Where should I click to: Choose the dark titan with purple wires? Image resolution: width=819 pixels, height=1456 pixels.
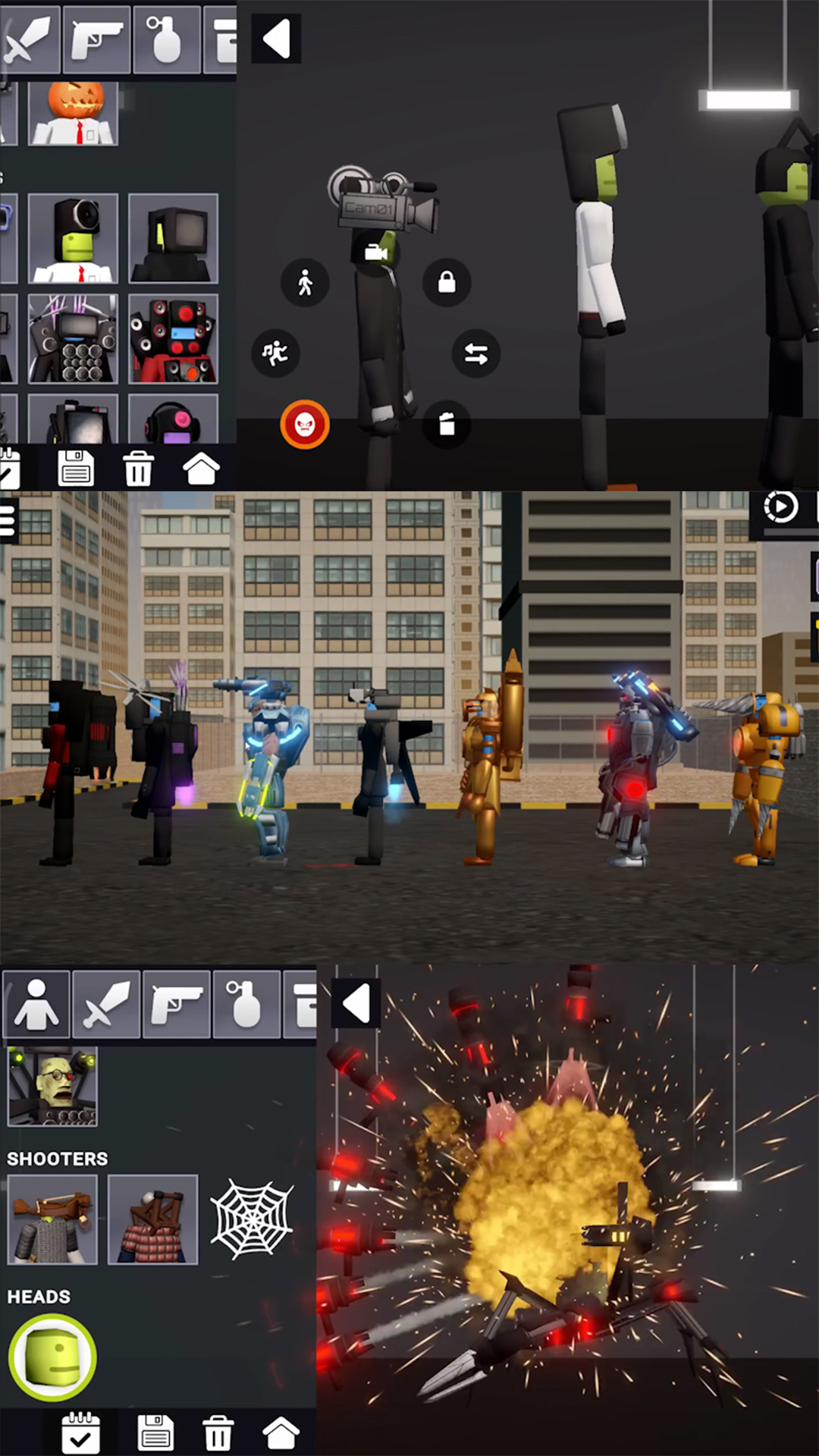click(74, 339)
